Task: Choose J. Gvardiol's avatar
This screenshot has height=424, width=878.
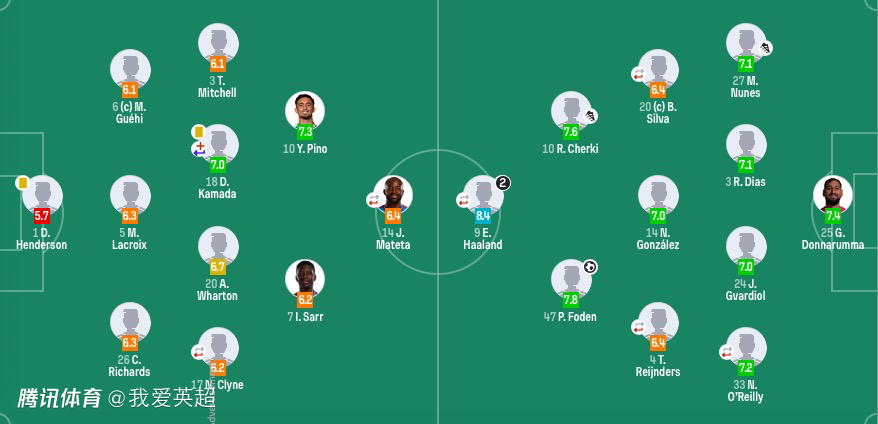Action: click(746, 248)
